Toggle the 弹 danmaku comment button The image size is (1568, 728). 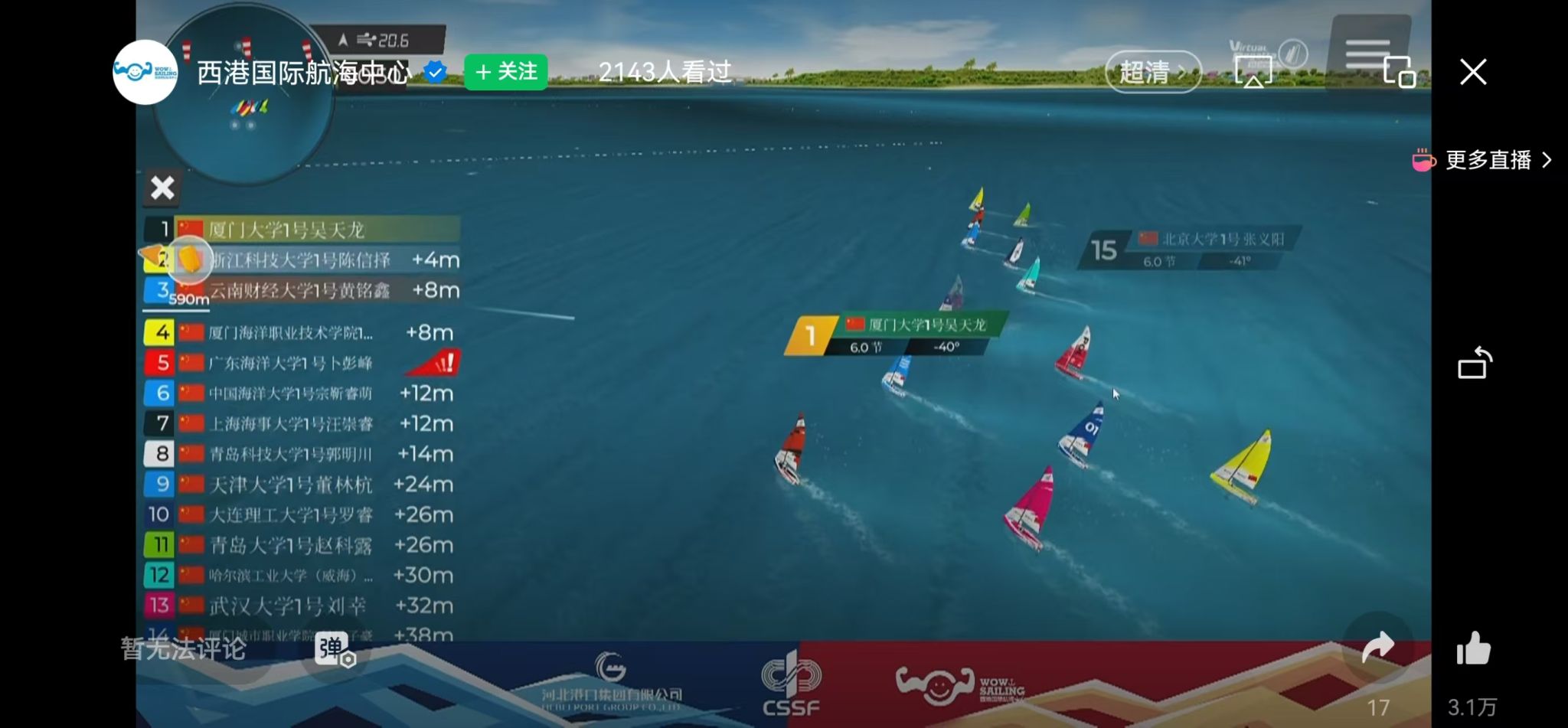pos(334,649)
